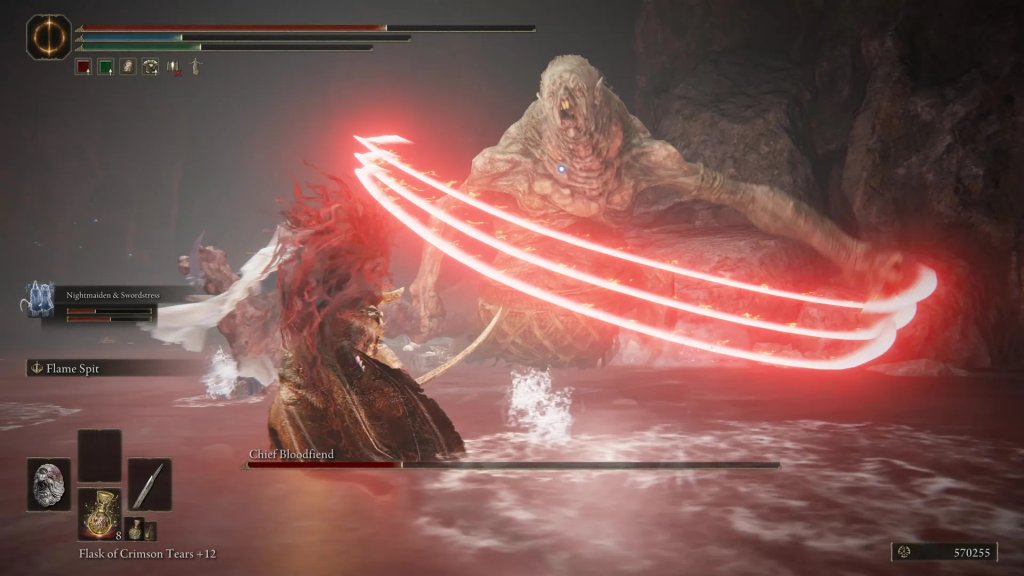Screen dimensions: 1024x576
Task: Select the right-hand blade weapon slot
Action: 149,484
